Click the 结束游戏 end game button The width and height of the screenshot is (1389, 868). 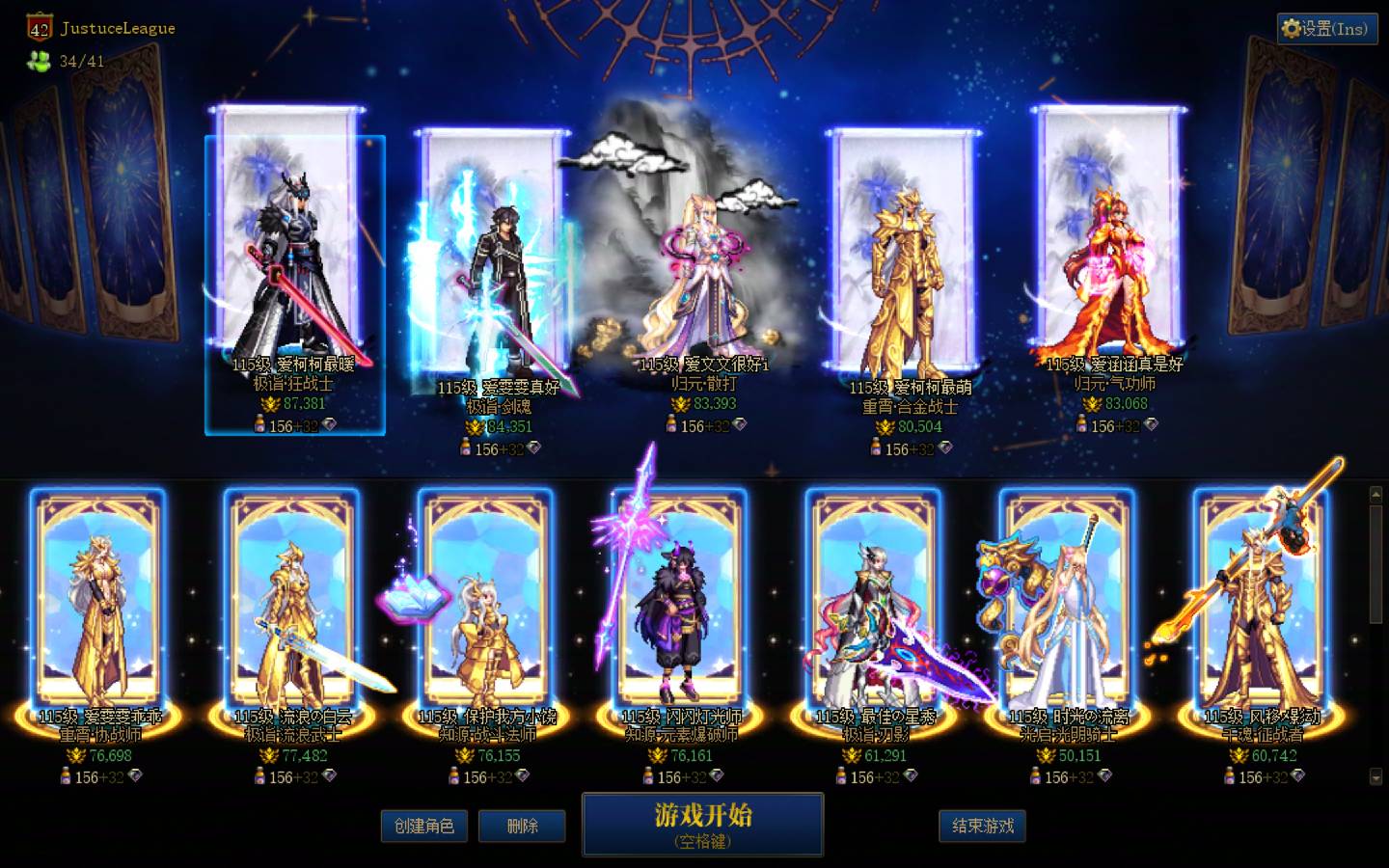(x=982, y=826)
